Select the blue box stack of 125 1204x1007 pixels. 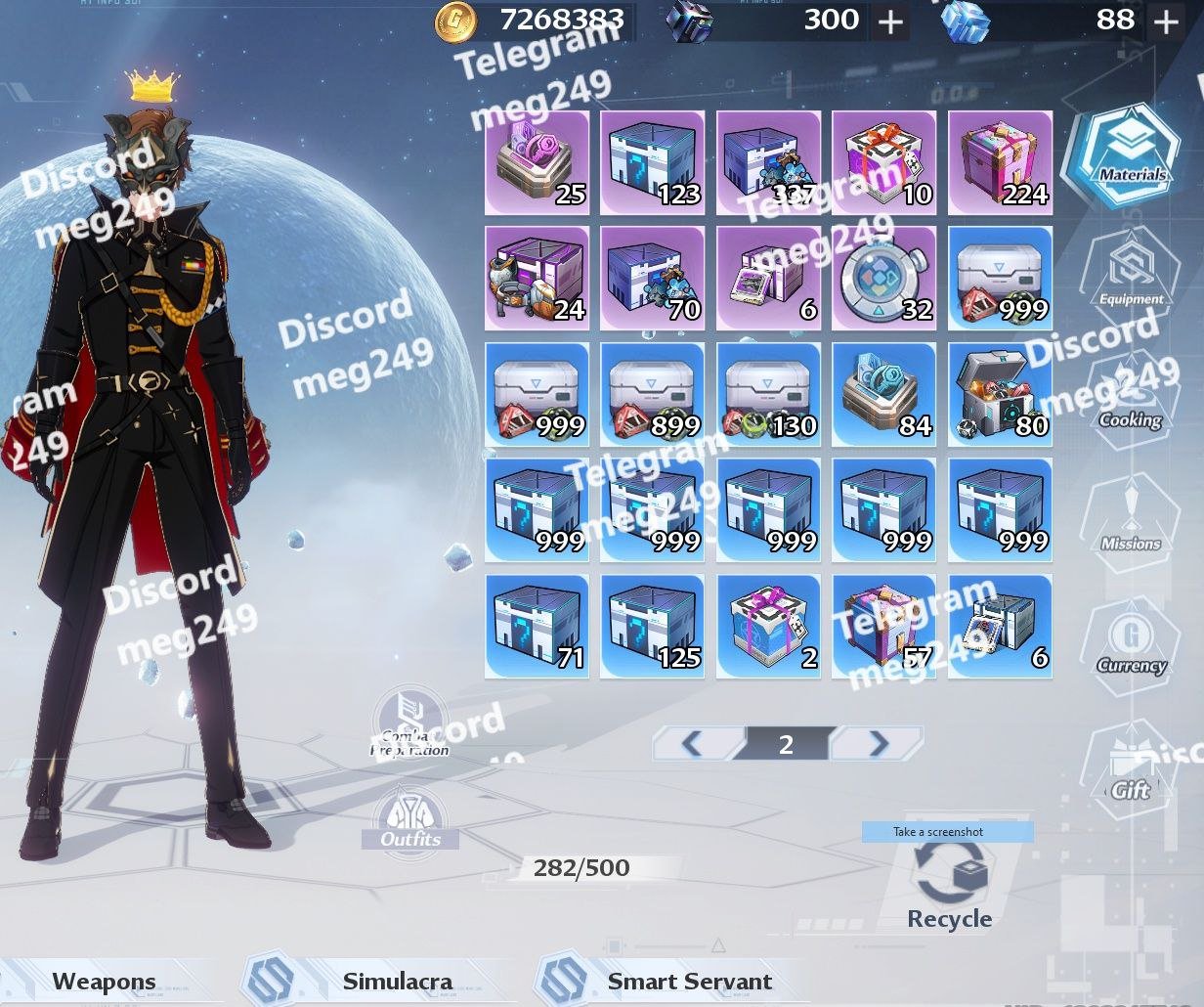click(653, 627)
